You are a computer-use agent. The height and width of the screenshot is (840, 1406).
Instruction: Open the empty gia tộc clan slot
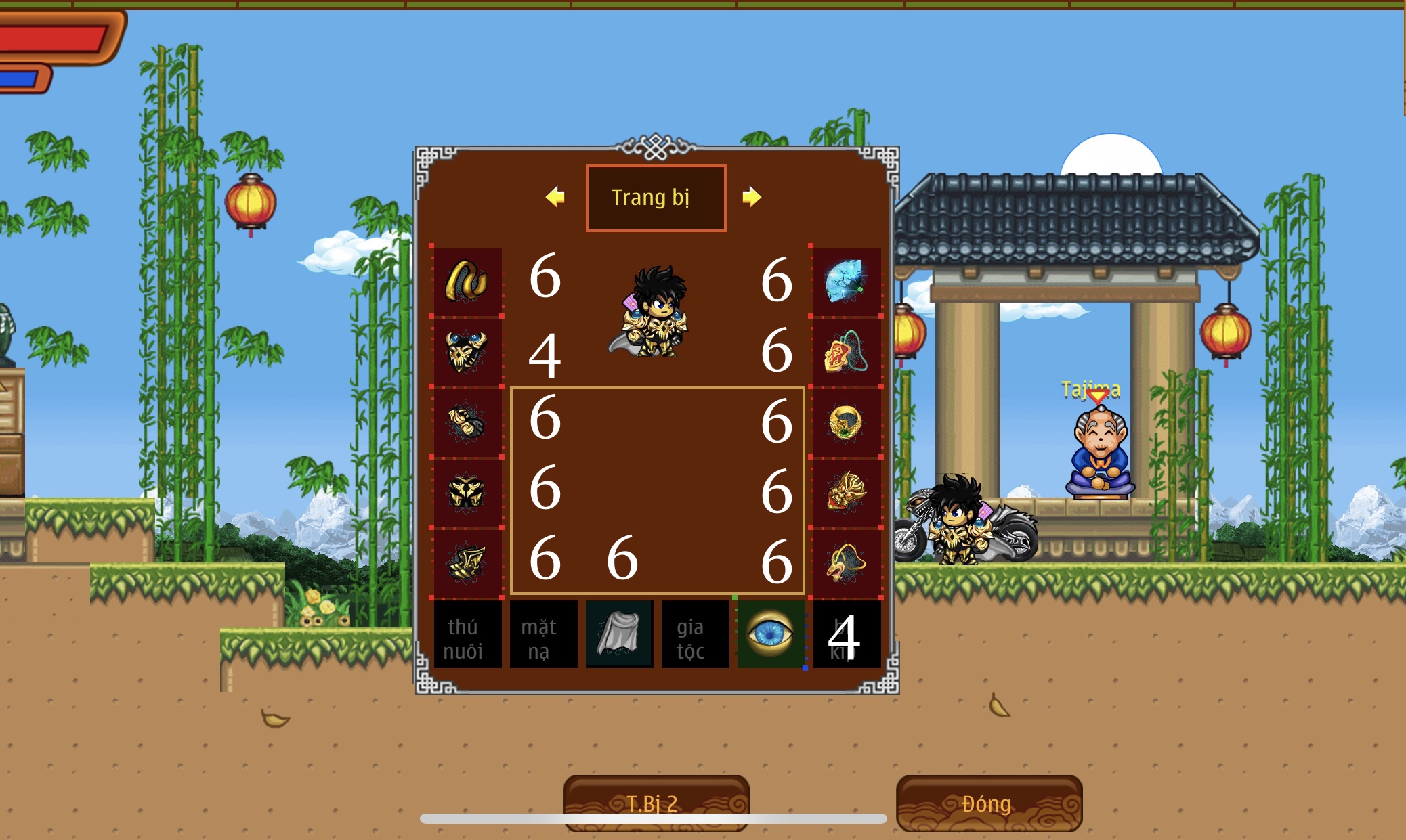point(694,634)
